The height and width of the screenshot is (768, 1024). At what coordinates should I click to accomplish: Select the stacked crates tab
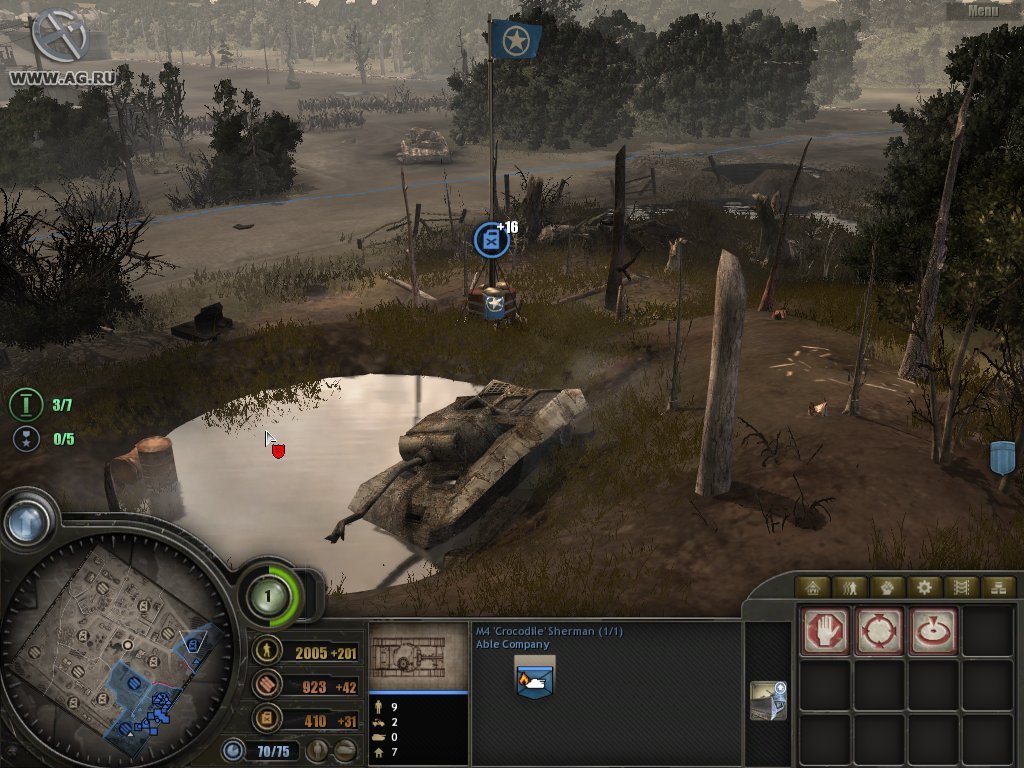997,587
